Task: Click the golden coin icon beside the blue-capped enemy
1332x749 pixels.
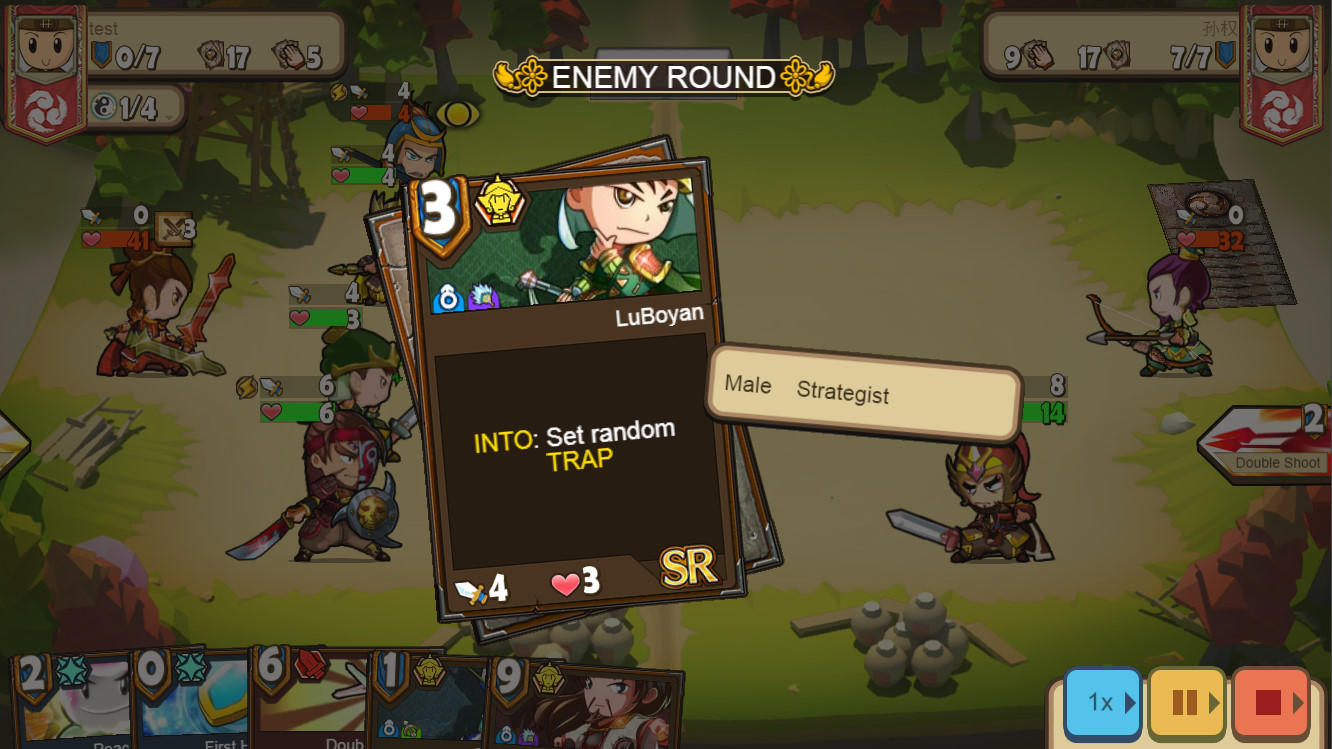Action: click(x=457, y=115)
